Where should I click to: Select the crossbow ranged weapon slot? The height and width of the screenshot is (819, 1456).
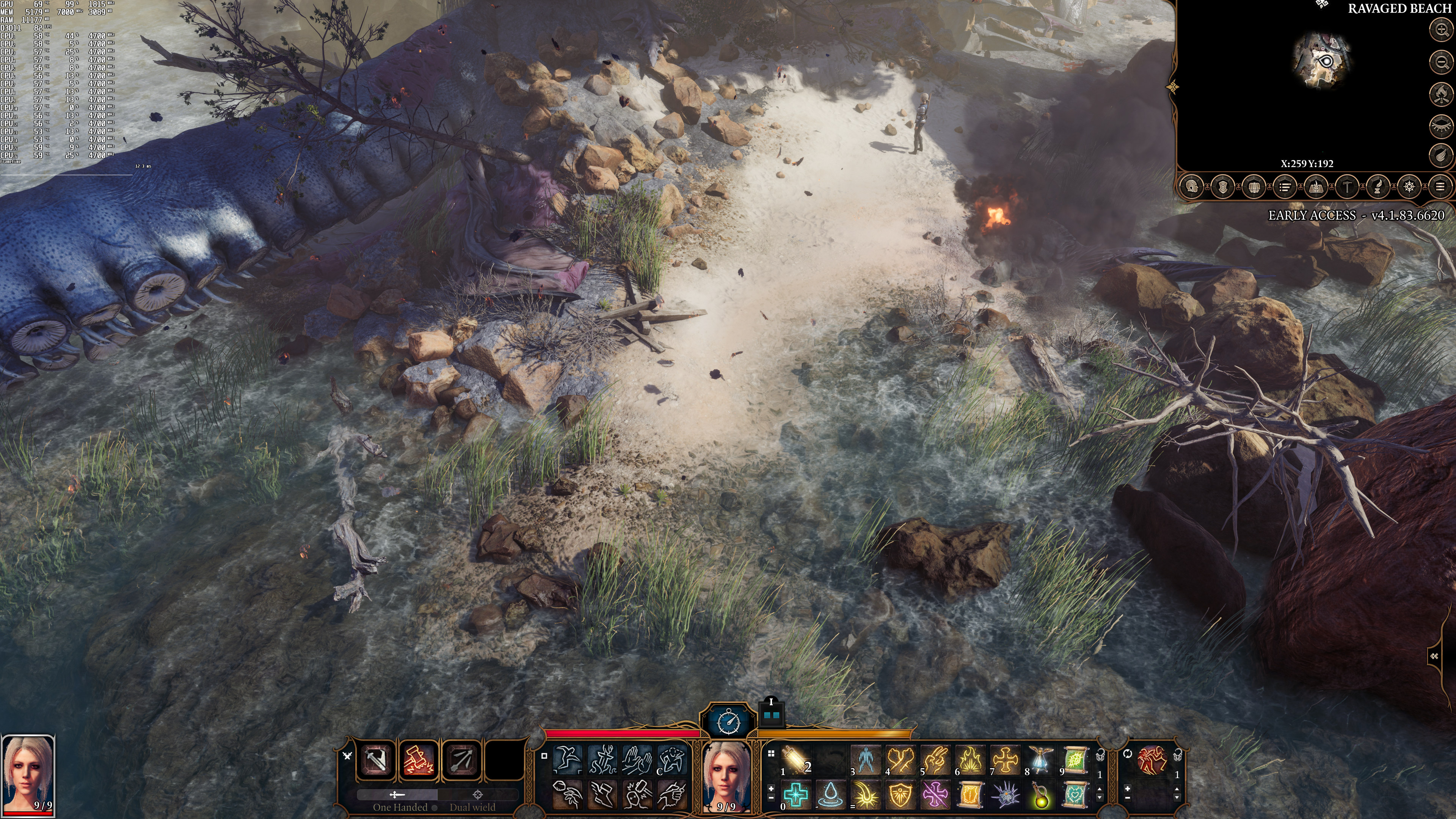pyautogui.click(x=462, y=759)
